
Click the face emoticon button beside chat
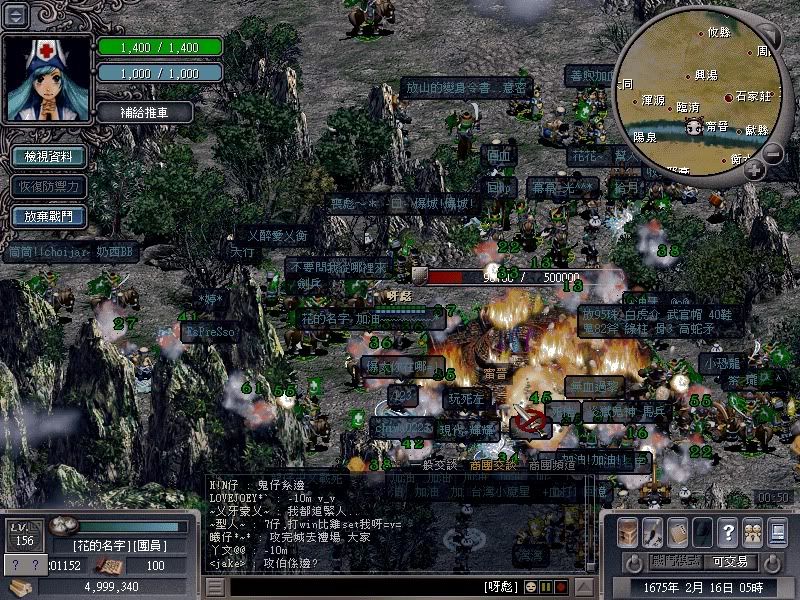530,586
